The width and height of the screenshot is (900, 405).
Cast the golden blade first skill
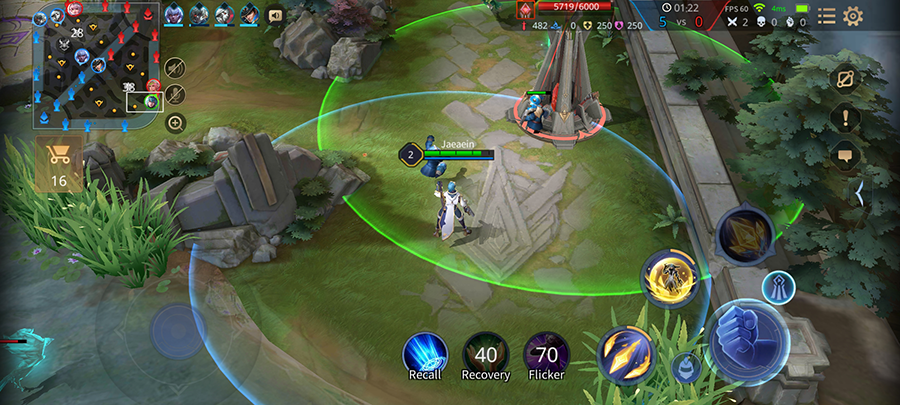click(626, 352)
